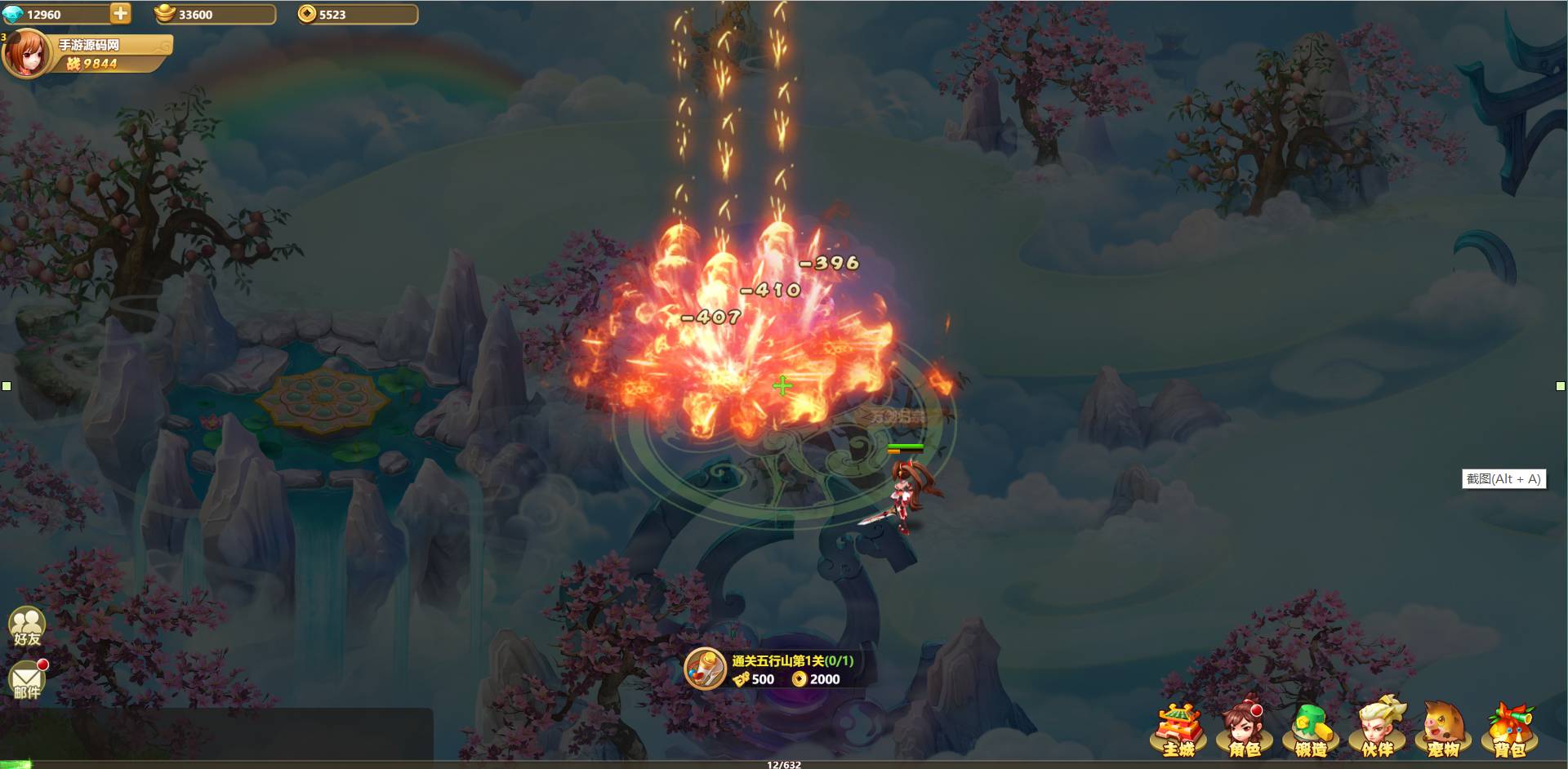Open the 宠物 pet menu
Viewport: 1568px width, 769px height.
[1443, 729]
